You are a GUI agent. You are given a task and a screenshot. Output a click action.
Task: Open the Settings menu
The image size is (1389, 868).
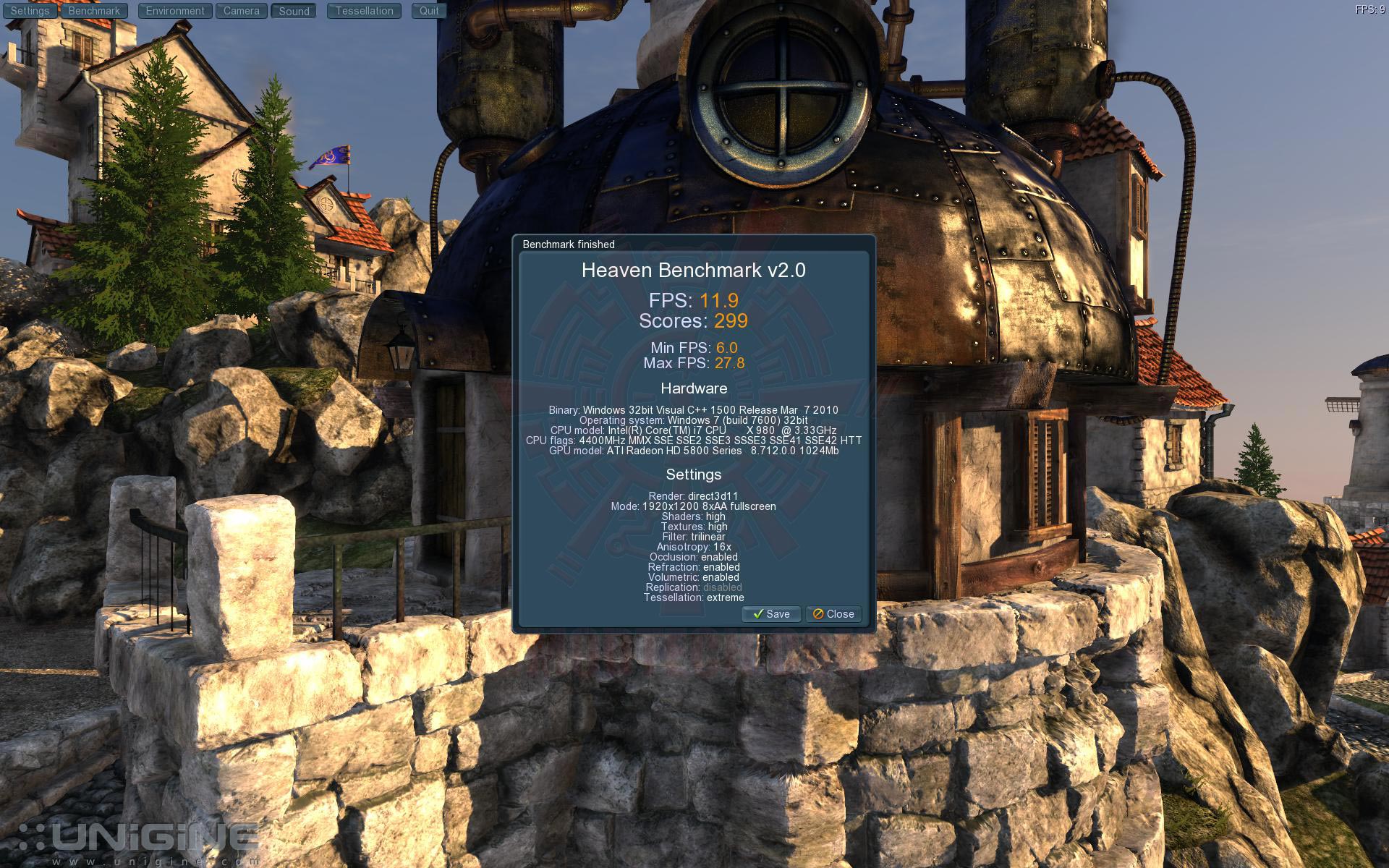coord(30,11)
